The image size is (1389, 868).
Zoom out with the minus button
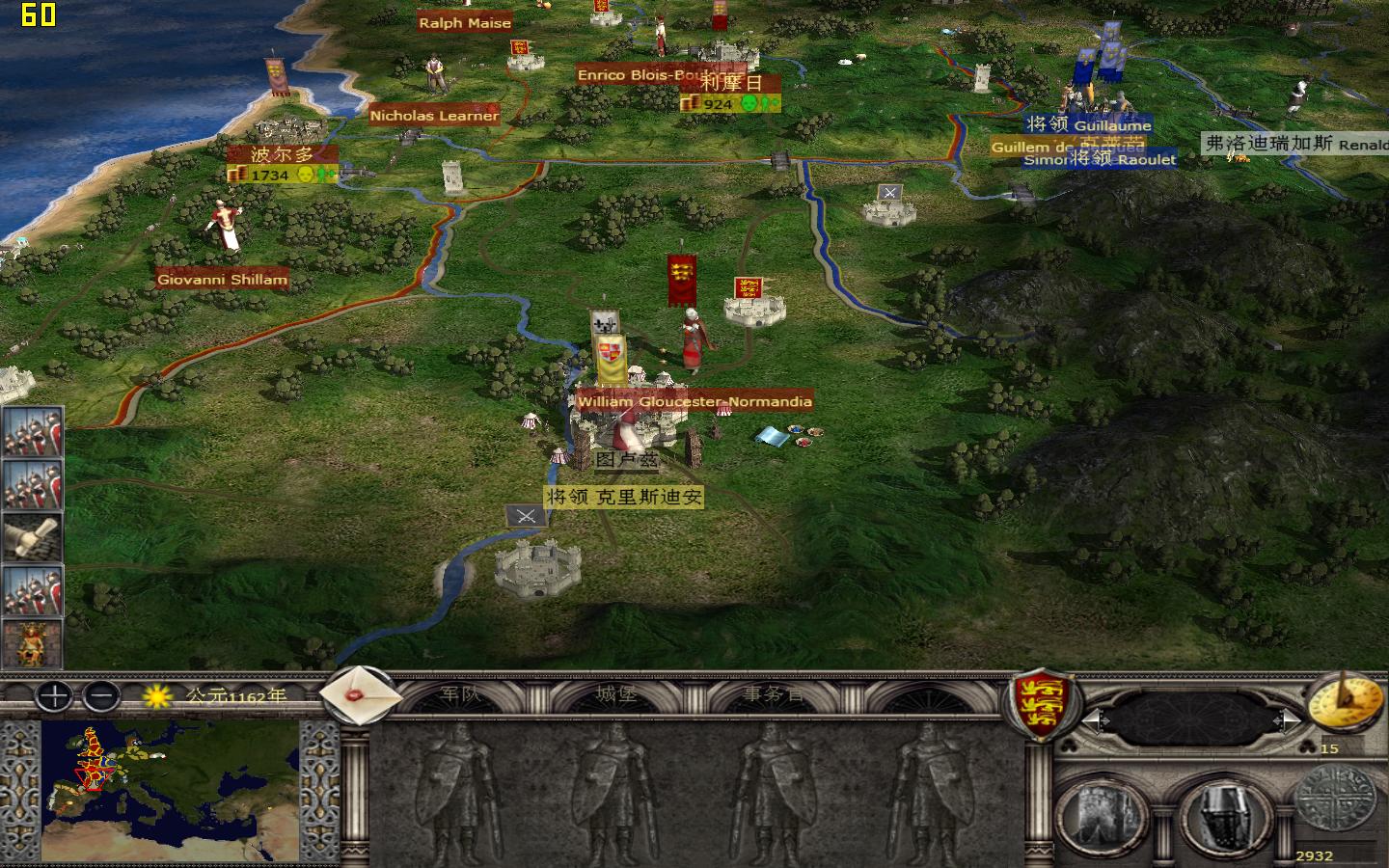pos(100,697)
